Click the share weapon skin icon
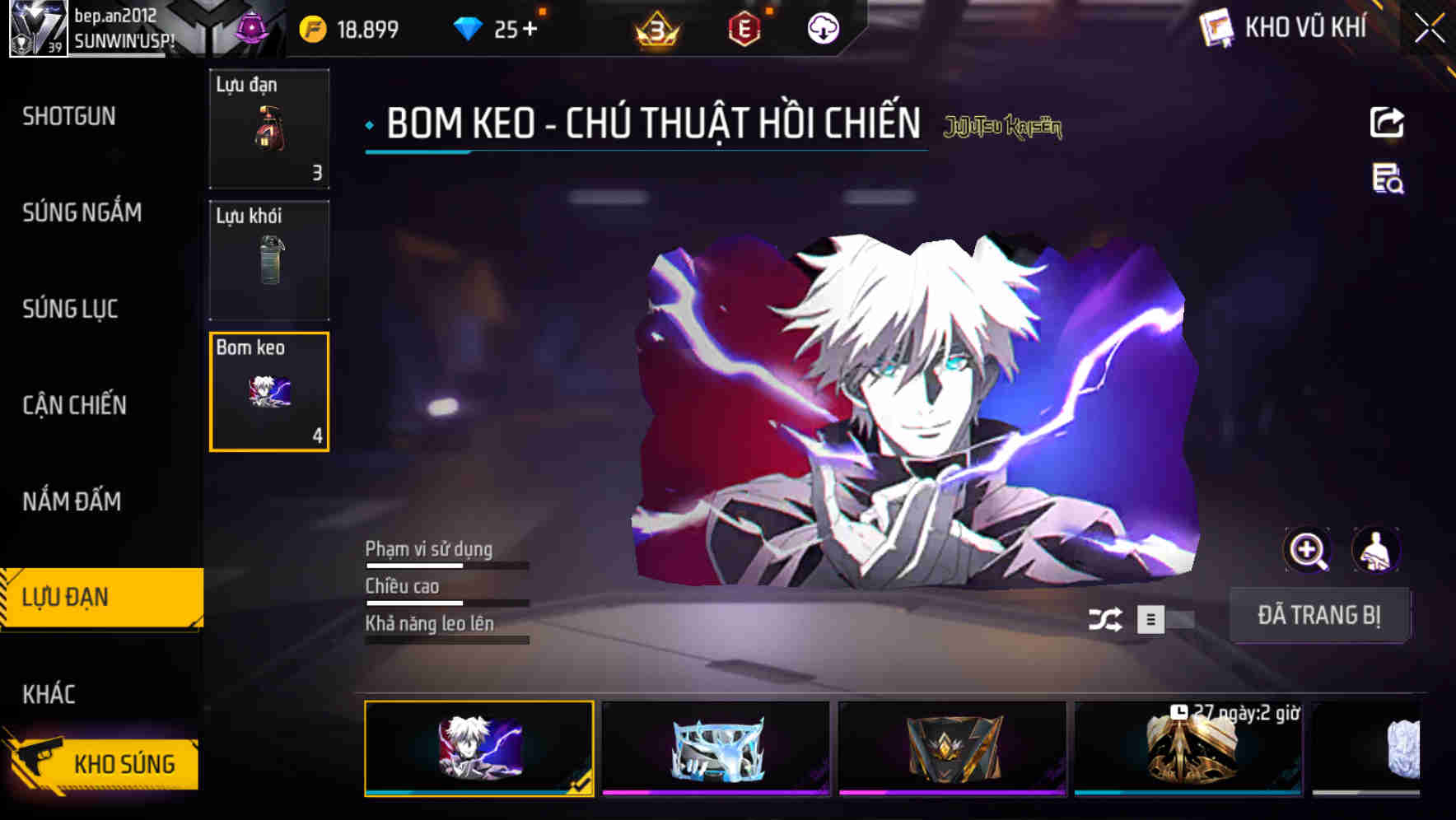This screenshot has height=820, width=1456. [x=1388, y=122]
